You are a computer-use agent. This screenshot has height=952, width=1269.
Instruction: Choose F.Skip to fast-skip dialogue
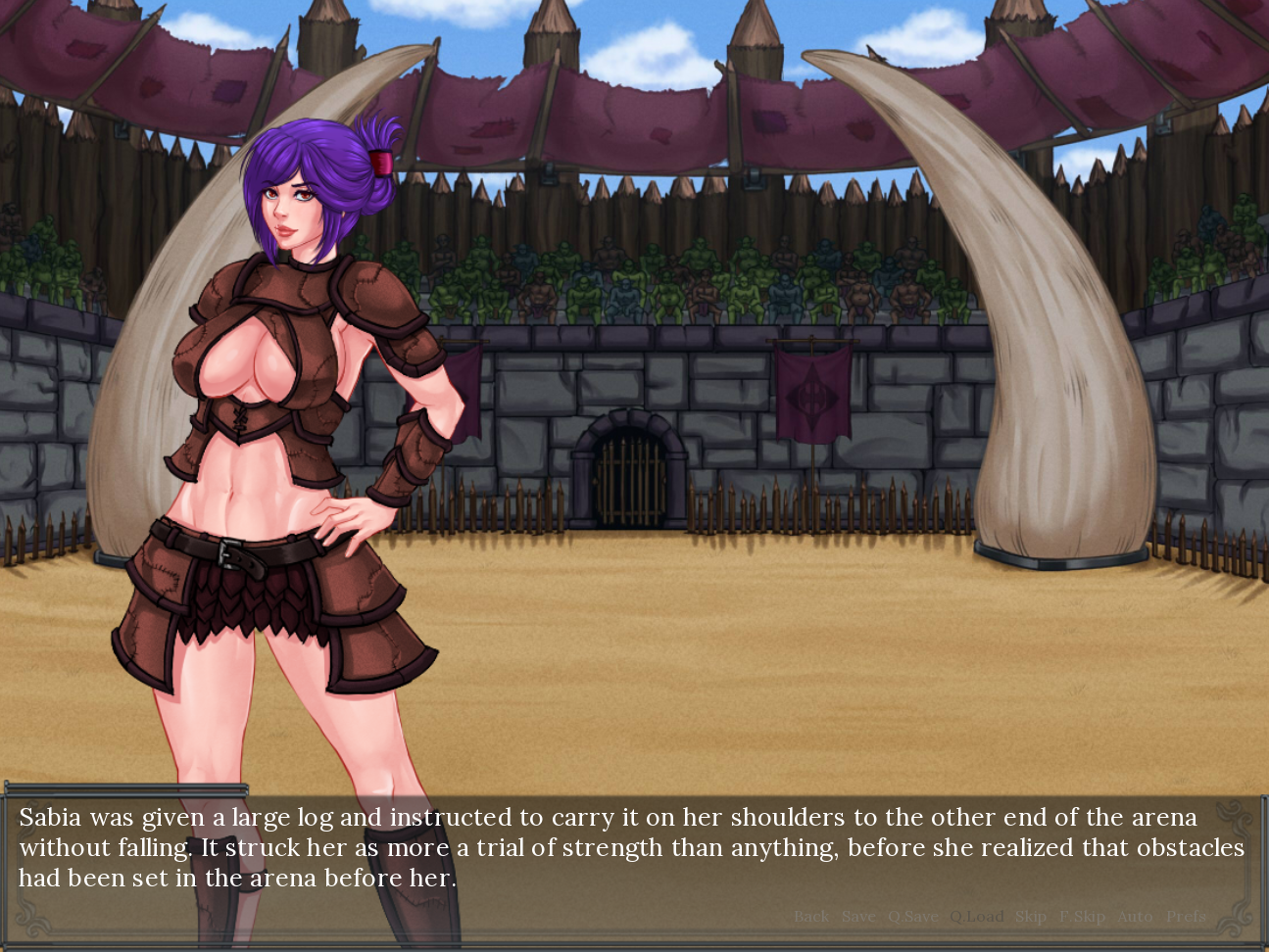pos(1082,917)
